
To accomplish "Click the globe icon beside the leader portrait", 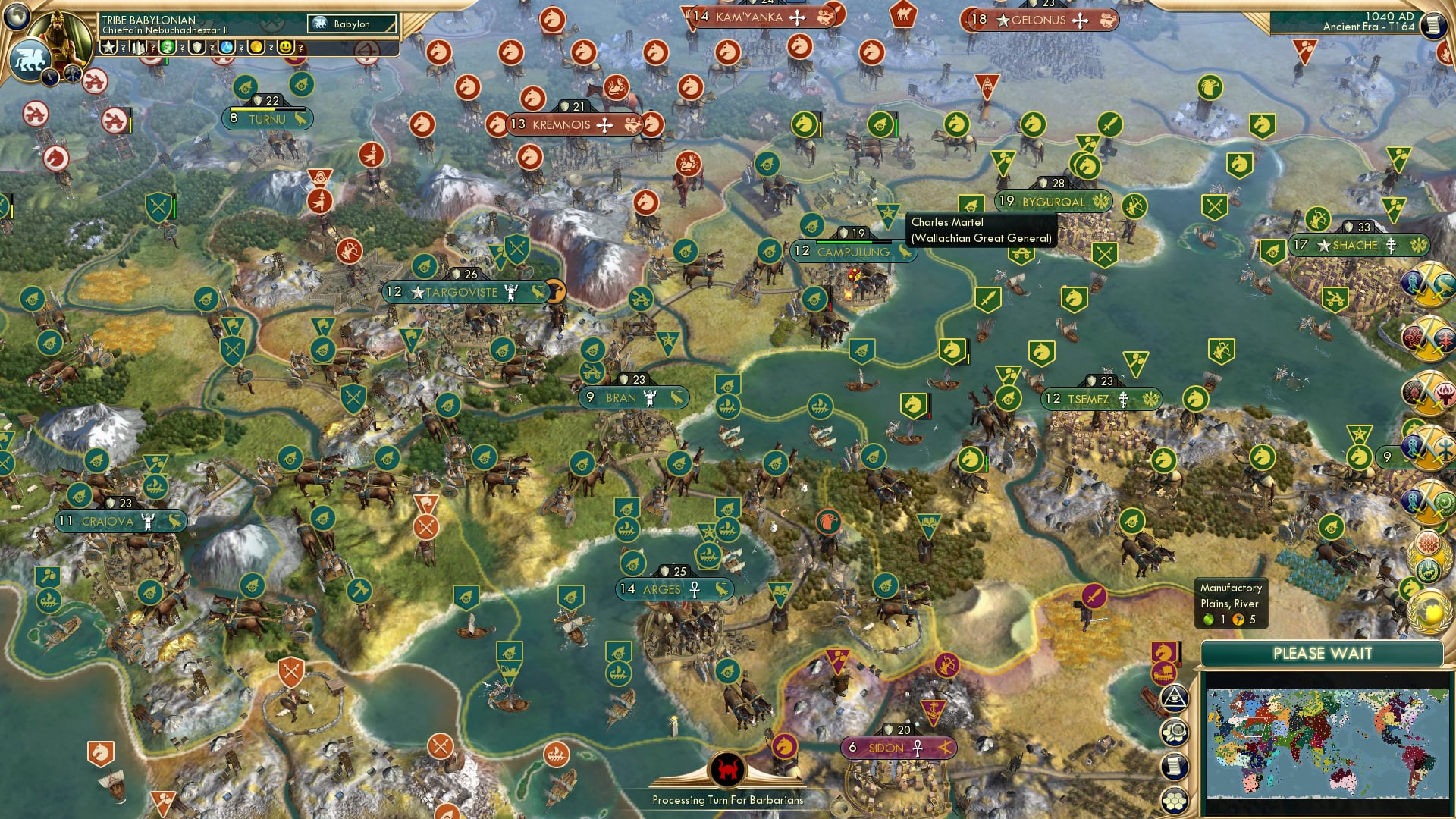I will pyautogui.click(x=17, y=14).
